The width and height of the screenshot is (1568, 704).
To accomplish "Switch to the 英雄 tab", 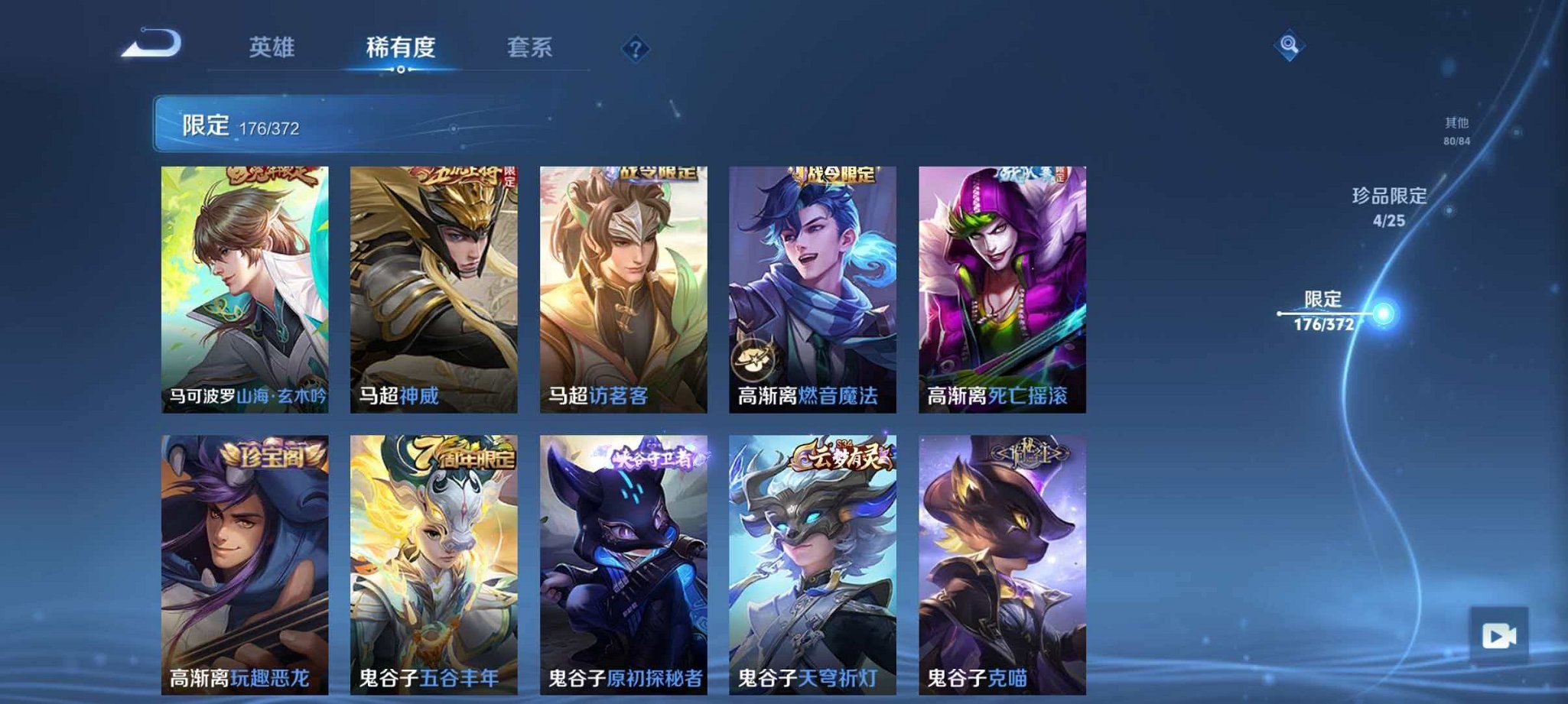I will 270,47.
